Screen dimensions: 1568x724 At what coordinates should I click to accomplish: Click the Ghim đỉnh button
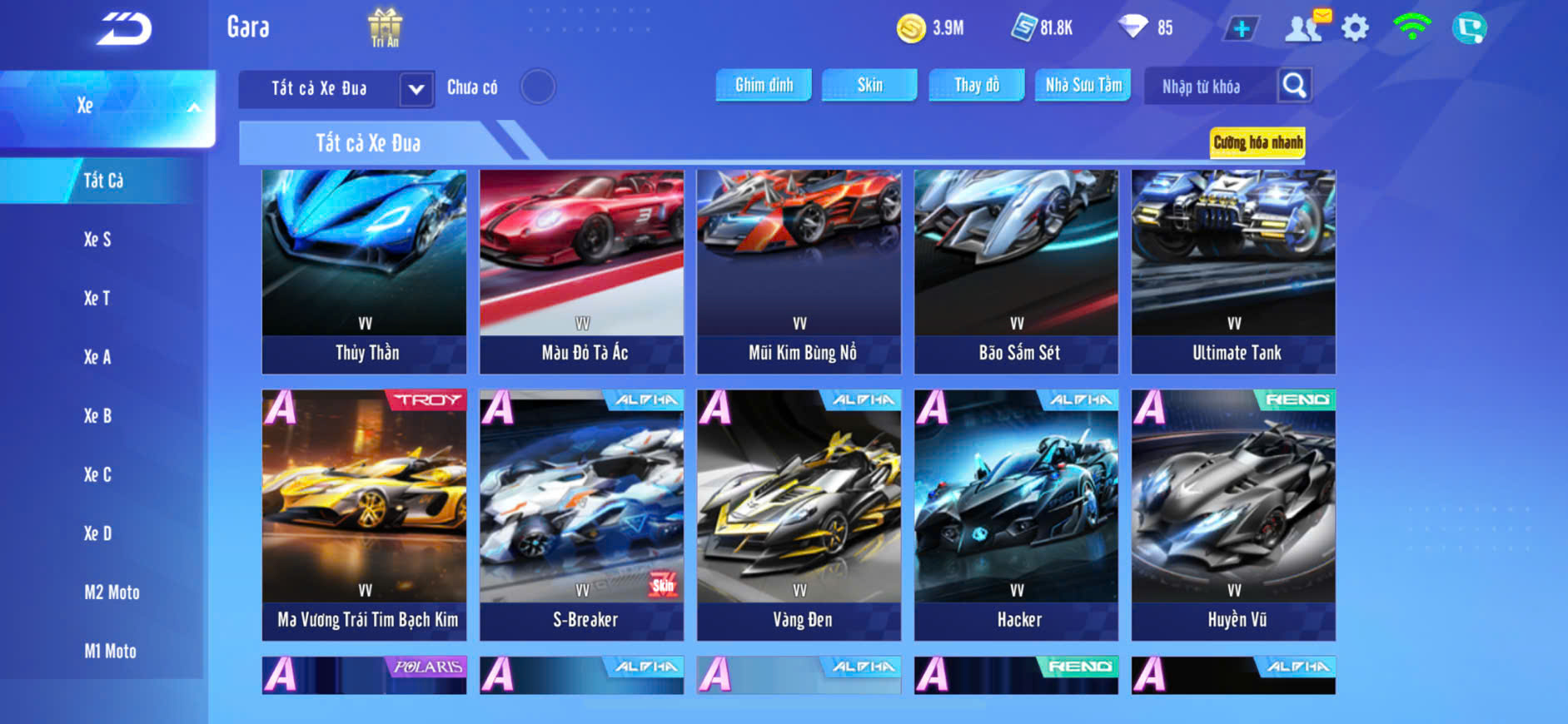point(764,85)
